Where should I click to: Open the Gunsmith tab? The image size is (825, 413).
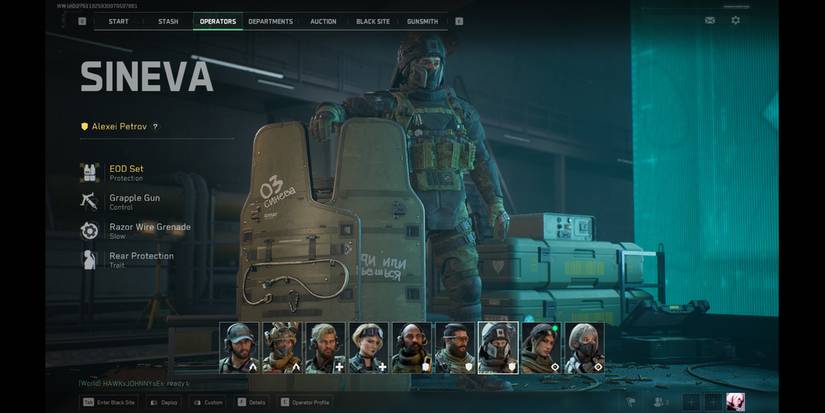422,21
